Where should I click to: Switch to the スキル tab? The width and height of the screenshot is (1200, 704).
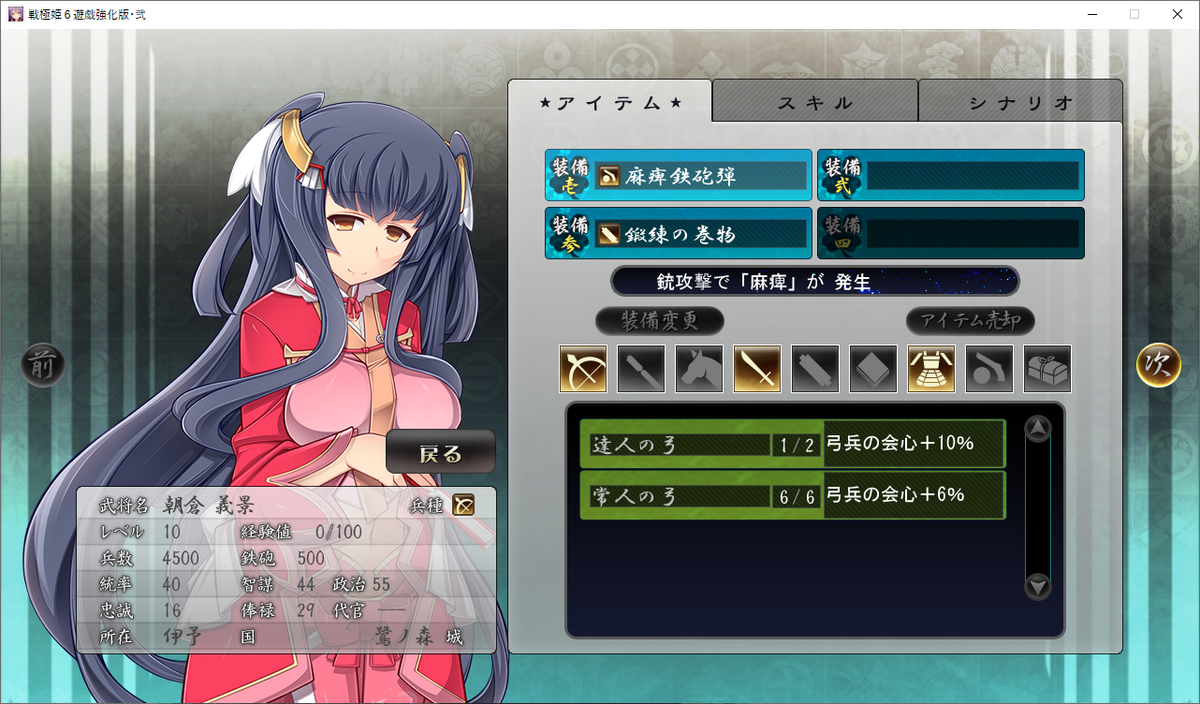click(815, 102)
